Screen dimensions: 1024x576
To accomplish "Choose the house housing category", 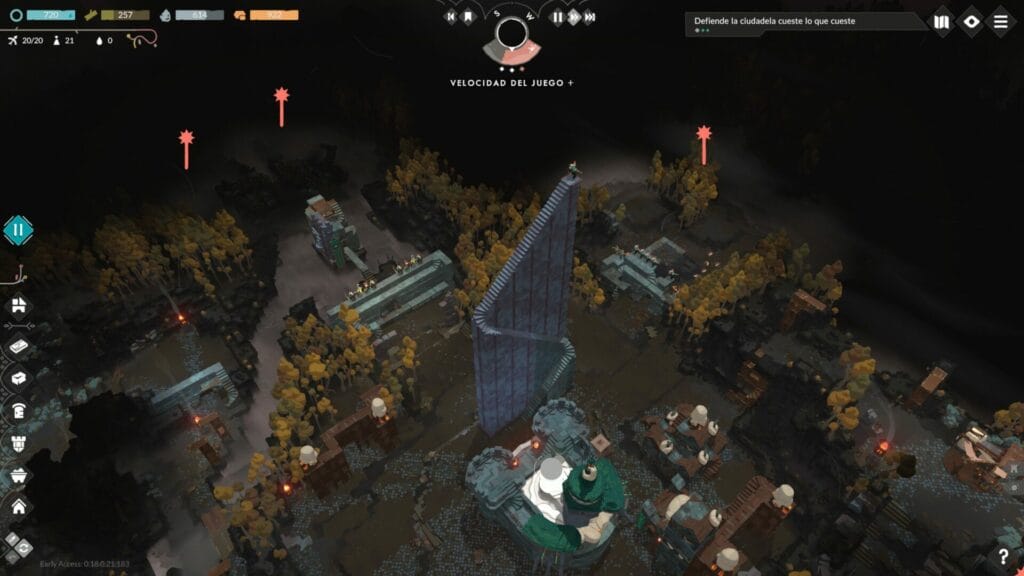I will 18,508.
